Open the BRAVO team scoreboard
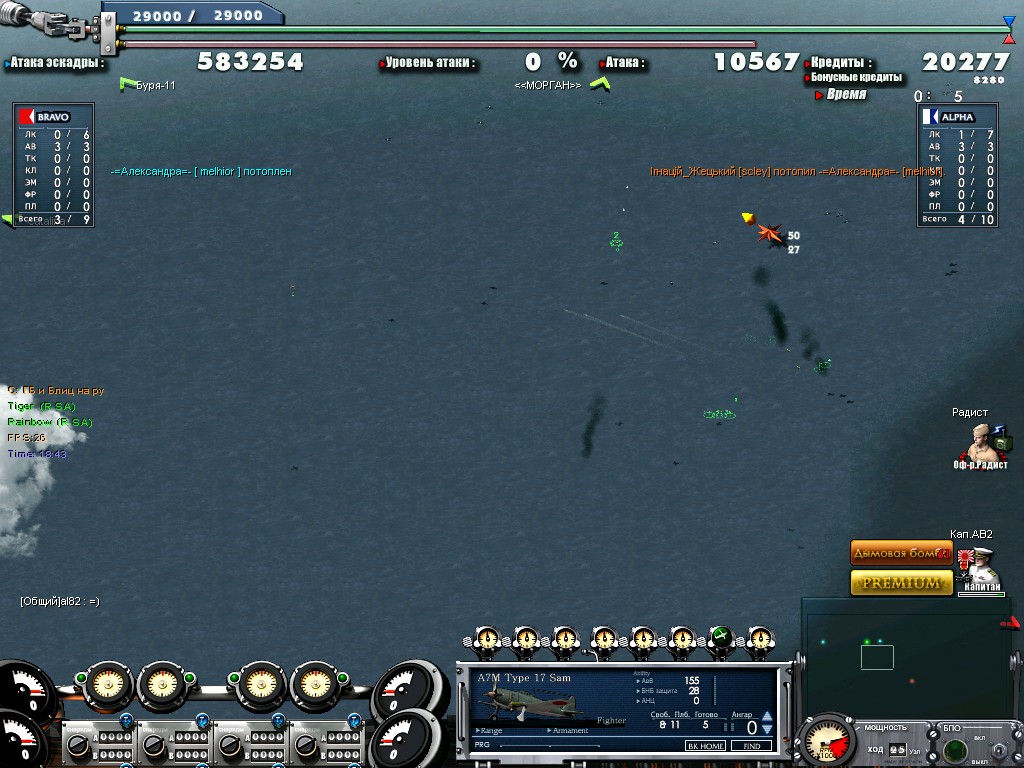The width and height of the screenshot is (1024, 768). (54, 116)
